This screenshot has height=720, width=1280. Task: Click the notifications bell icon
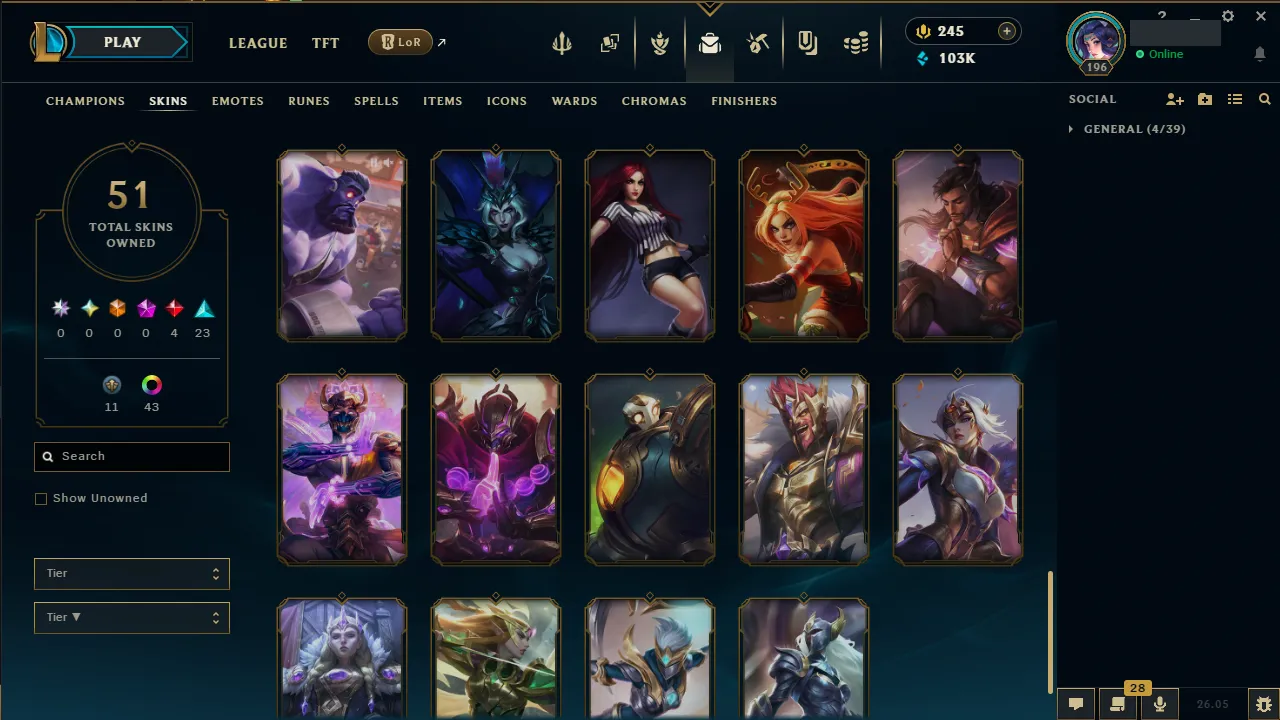click(1260, 55)
